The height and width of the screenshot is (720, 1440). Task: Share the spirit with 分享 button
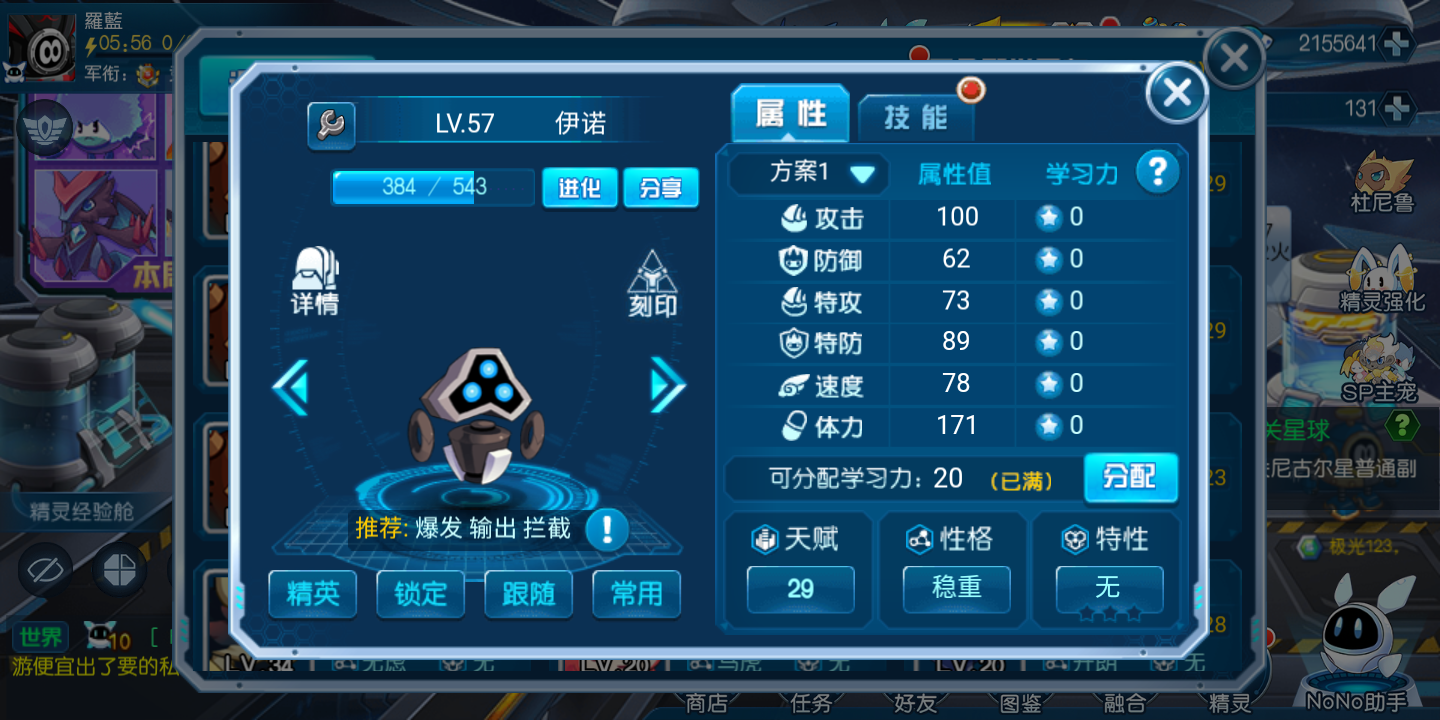pos(660,188)
